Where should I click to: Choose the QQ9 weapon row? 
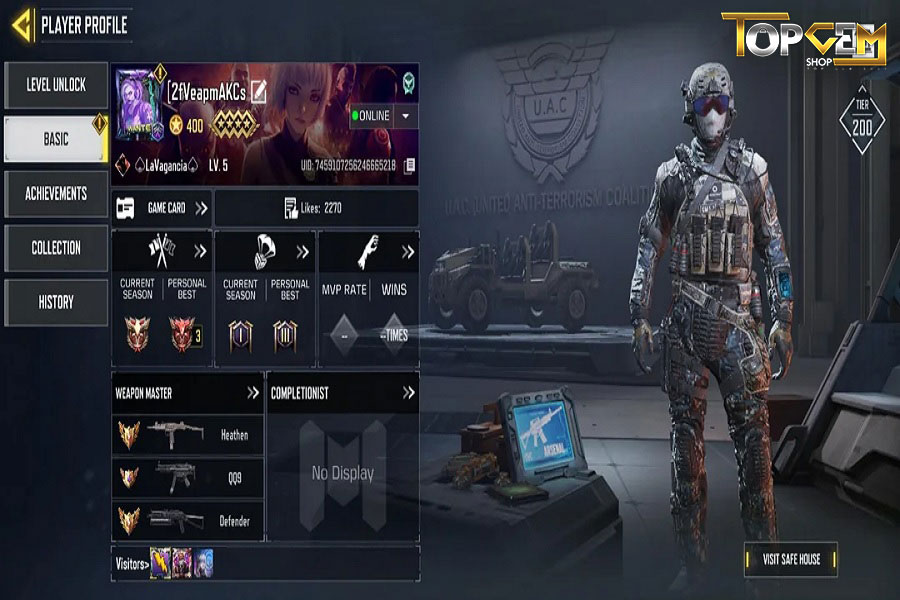pyautogui.click(x=188, y=478)
